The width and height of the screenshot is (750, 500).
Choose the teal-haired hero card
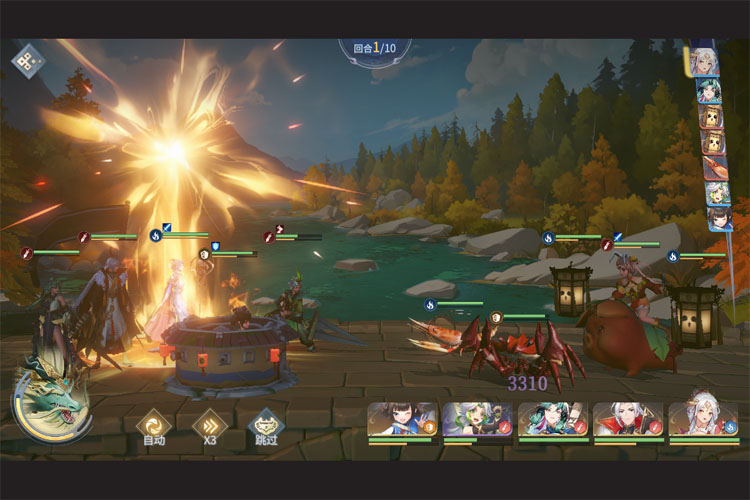[552, 420]
